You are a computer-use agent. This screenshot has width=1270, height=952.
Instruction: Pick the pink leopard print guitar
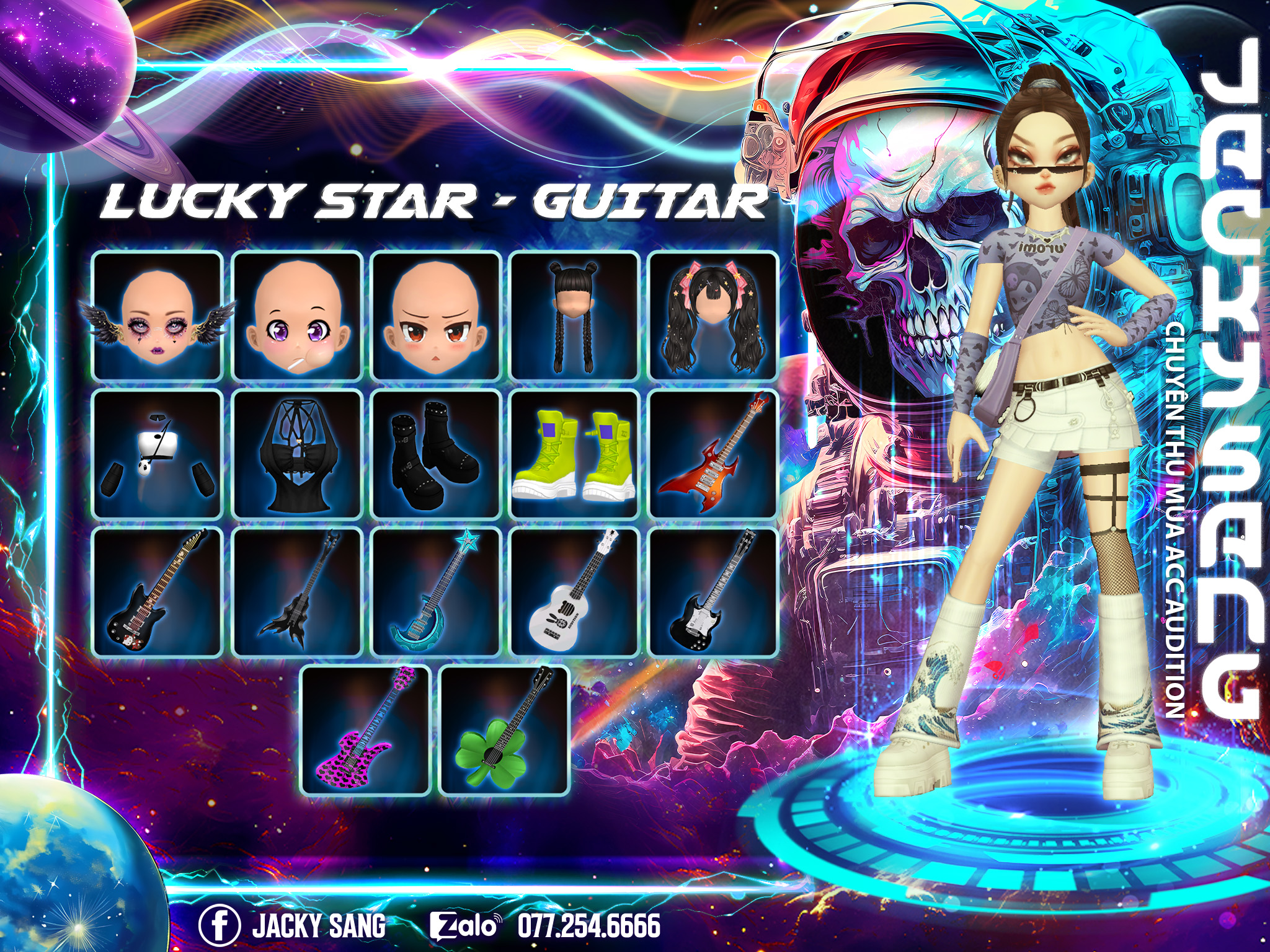pyautogui.click(x=366, y=731)
